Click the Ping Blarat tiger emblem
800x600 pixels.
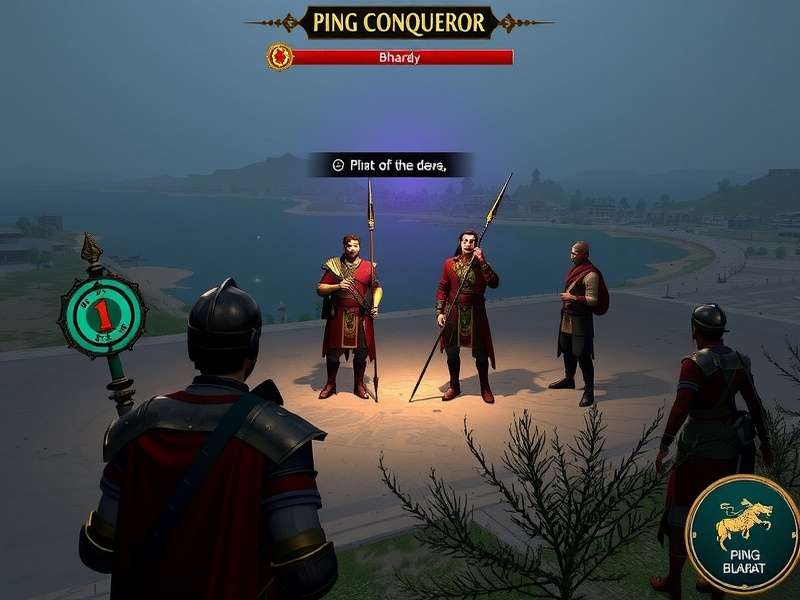(743, 533)
